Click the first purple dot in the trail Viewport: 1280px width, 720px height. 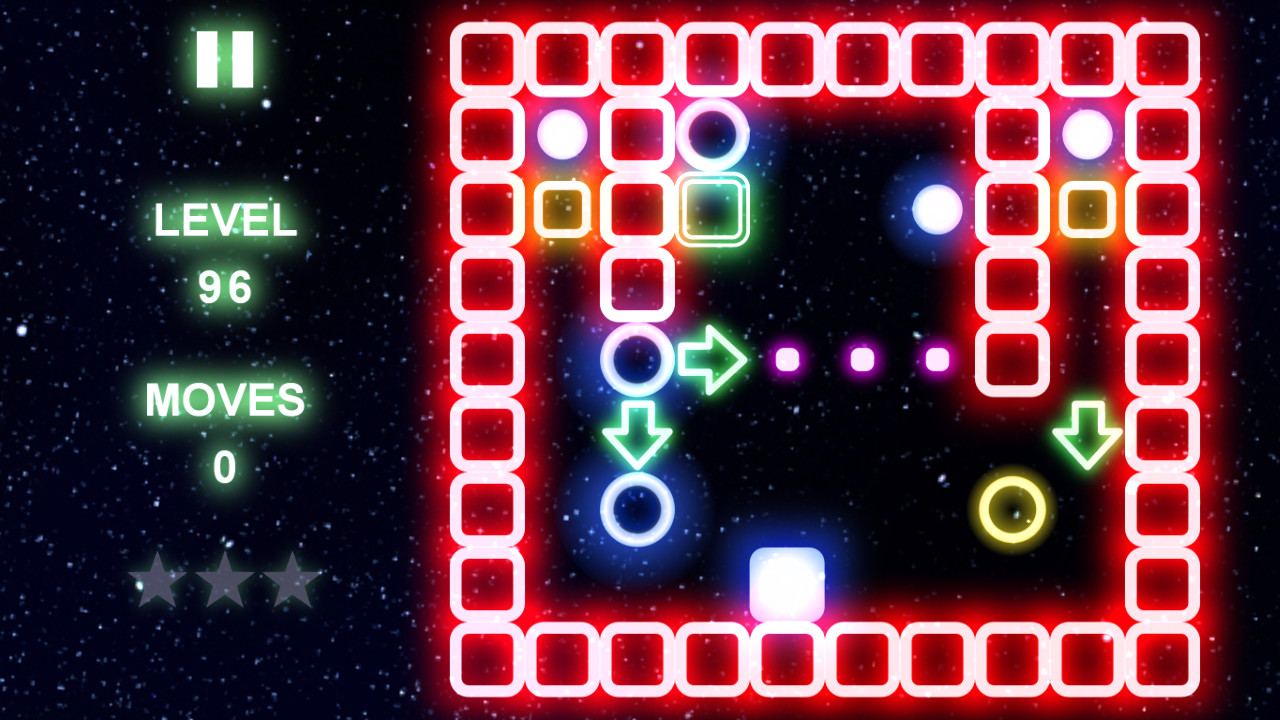click(786, 358)
